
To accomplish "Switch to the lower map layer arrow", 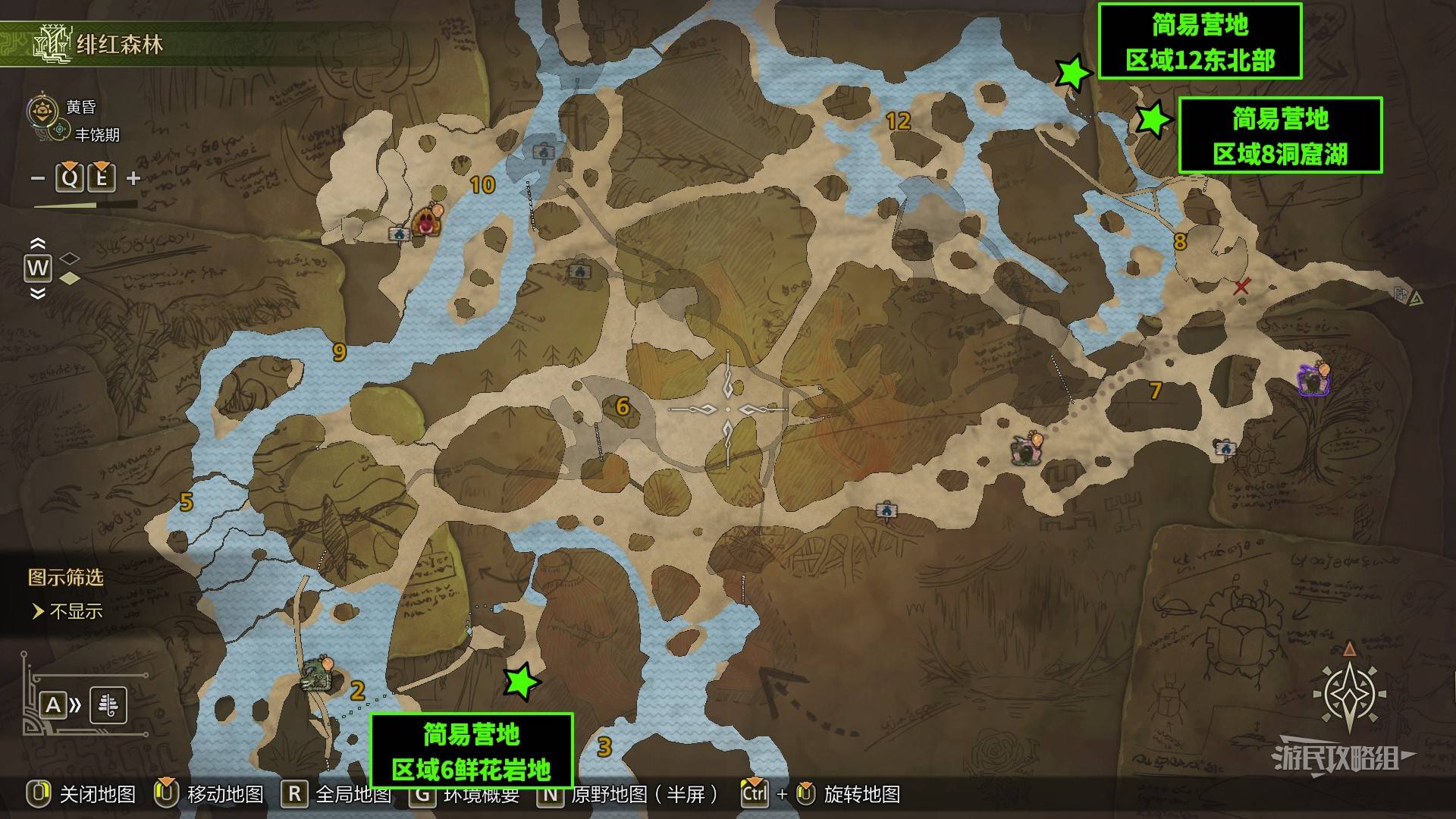I will pyautogui.click(x=37, y=294).
